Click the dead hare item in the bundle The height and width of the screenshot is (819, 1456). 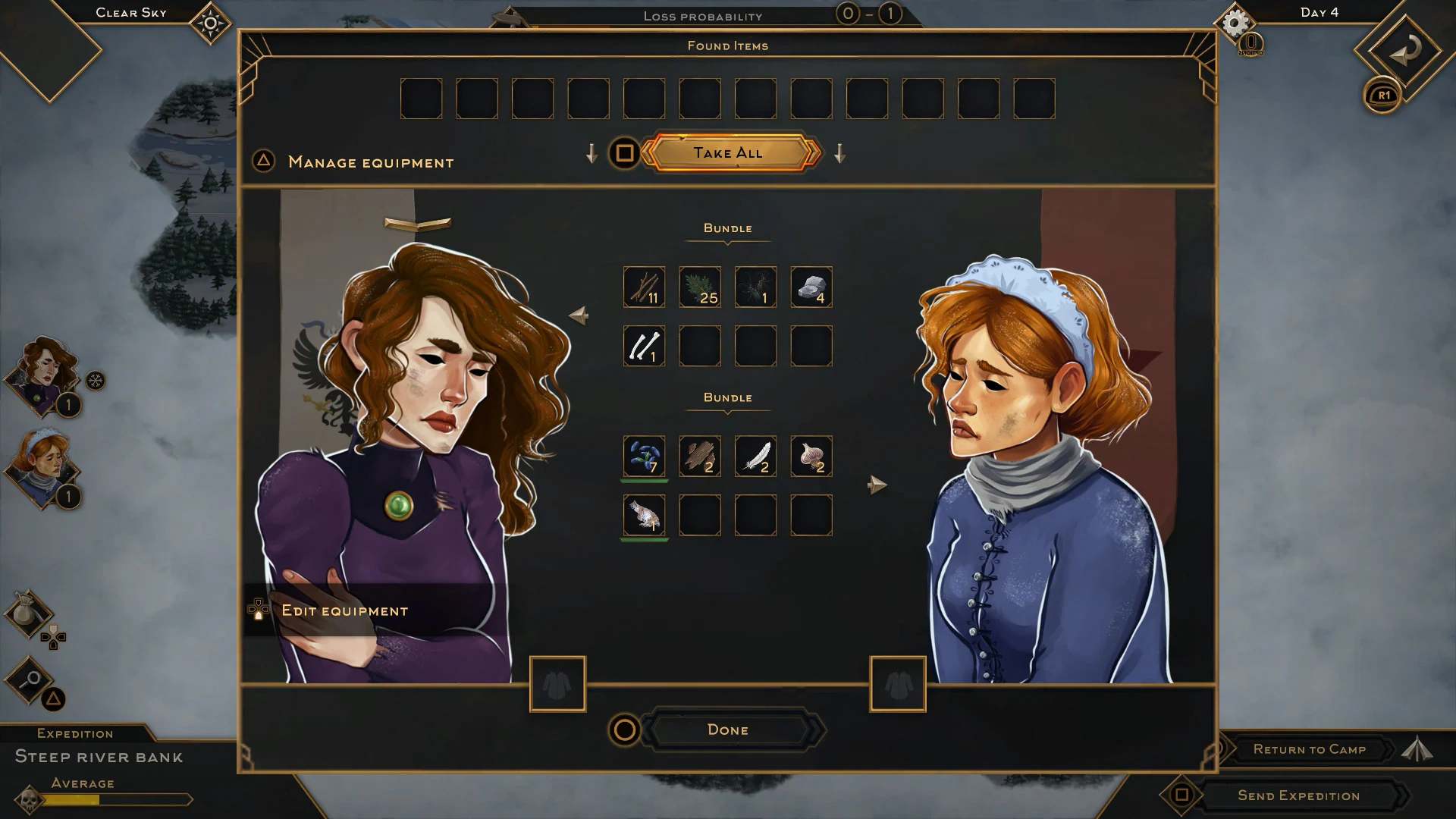643,515
